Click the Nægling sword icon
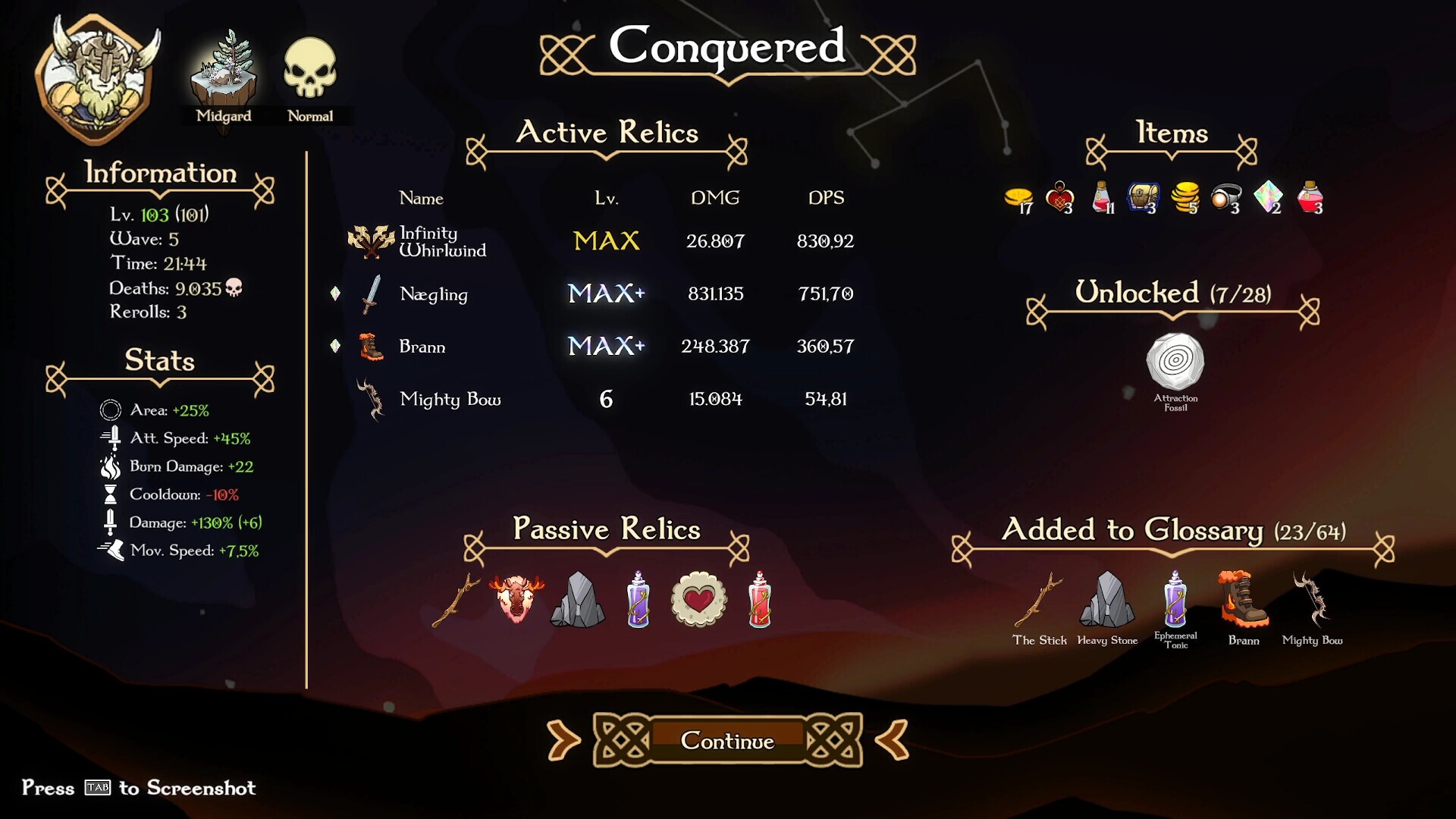The width and height of the screenshot is (1456, 819). click(x=369, y=294)
